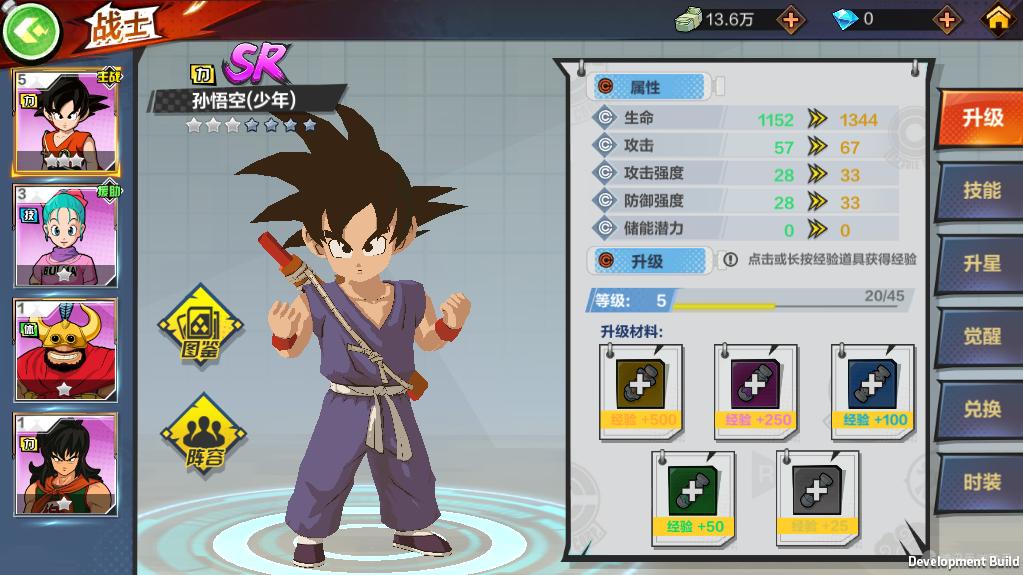Choose the Bulma character portrait

point(66,236)
